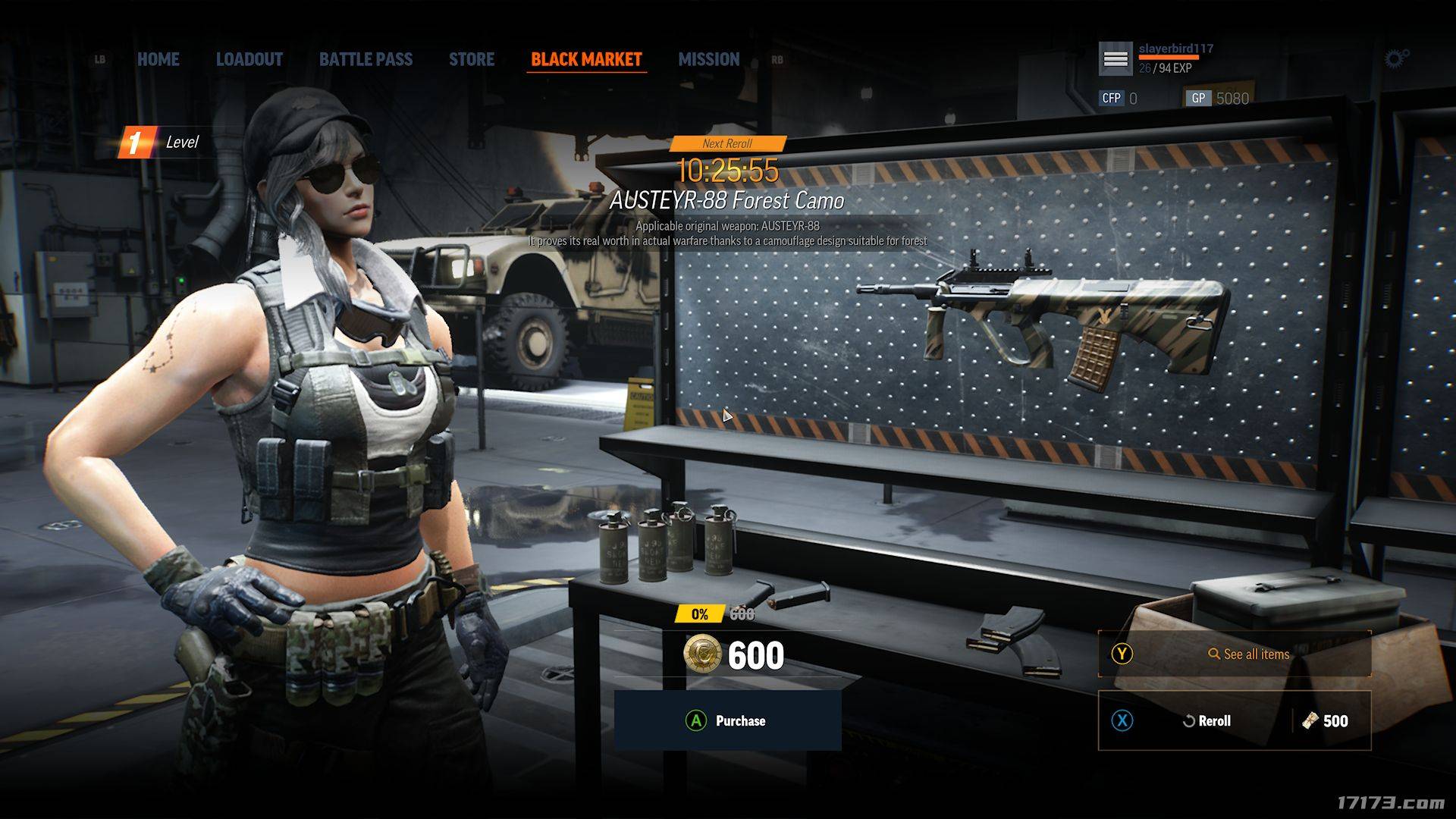Open the settings gear menu

(x=1396, y=58)
